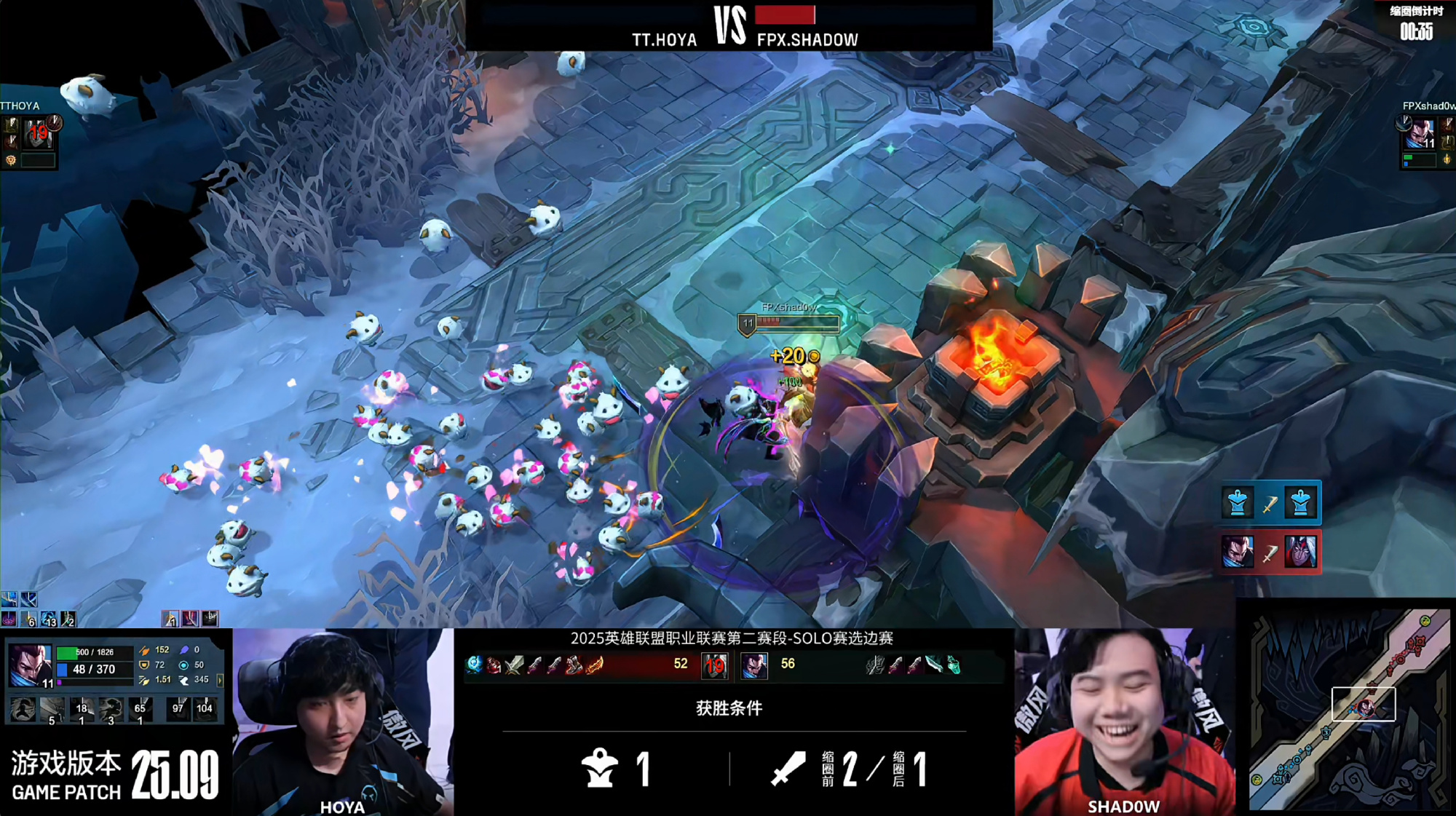The image size is (1456, 816).
Task: Click the blue minion kill feed entry
Action: [1270, 502]
